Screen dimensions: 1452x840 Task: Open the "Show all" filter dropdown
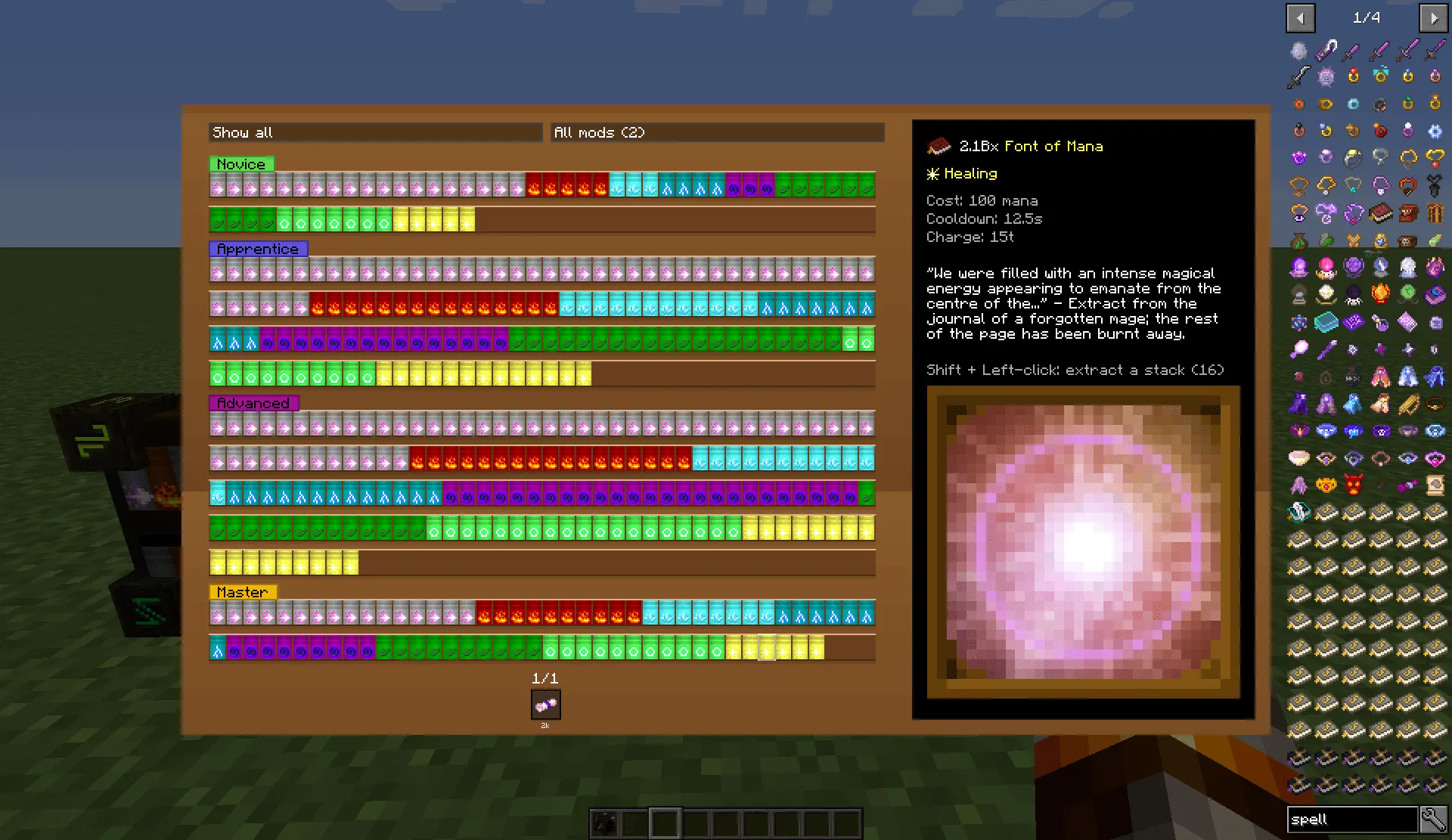click(376, 132)
